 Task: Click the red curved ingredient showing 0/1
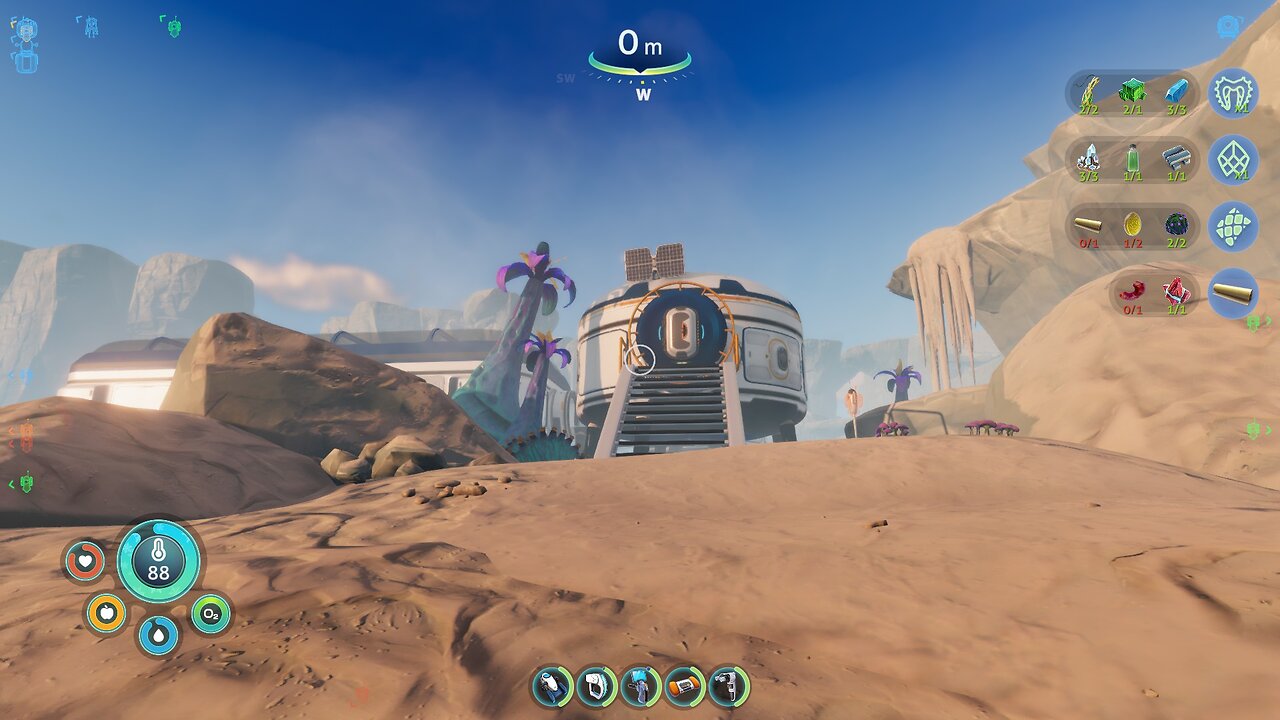click(1133, 293)
